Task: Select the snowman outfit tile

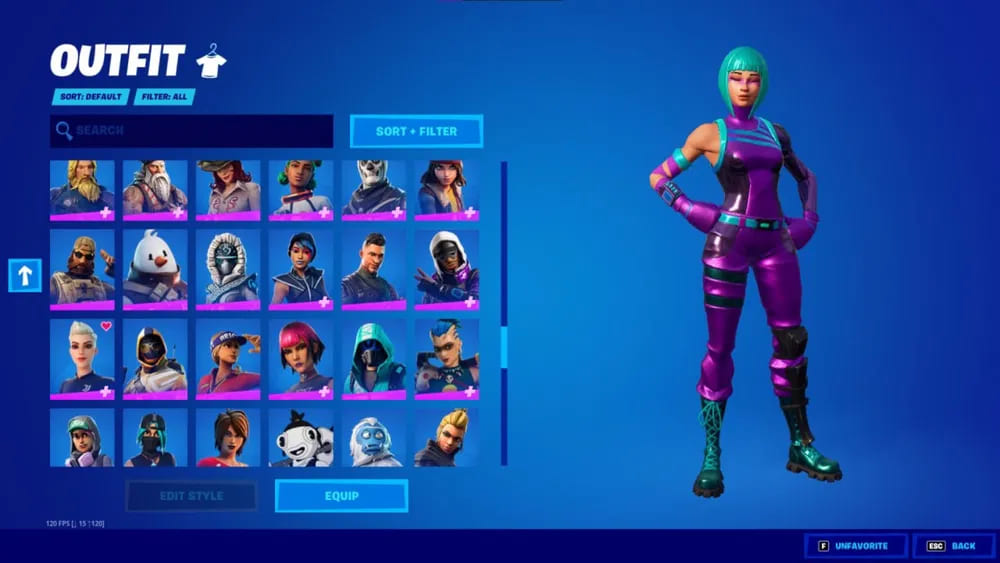Action: pyautogui.click(x=155, y=267)
